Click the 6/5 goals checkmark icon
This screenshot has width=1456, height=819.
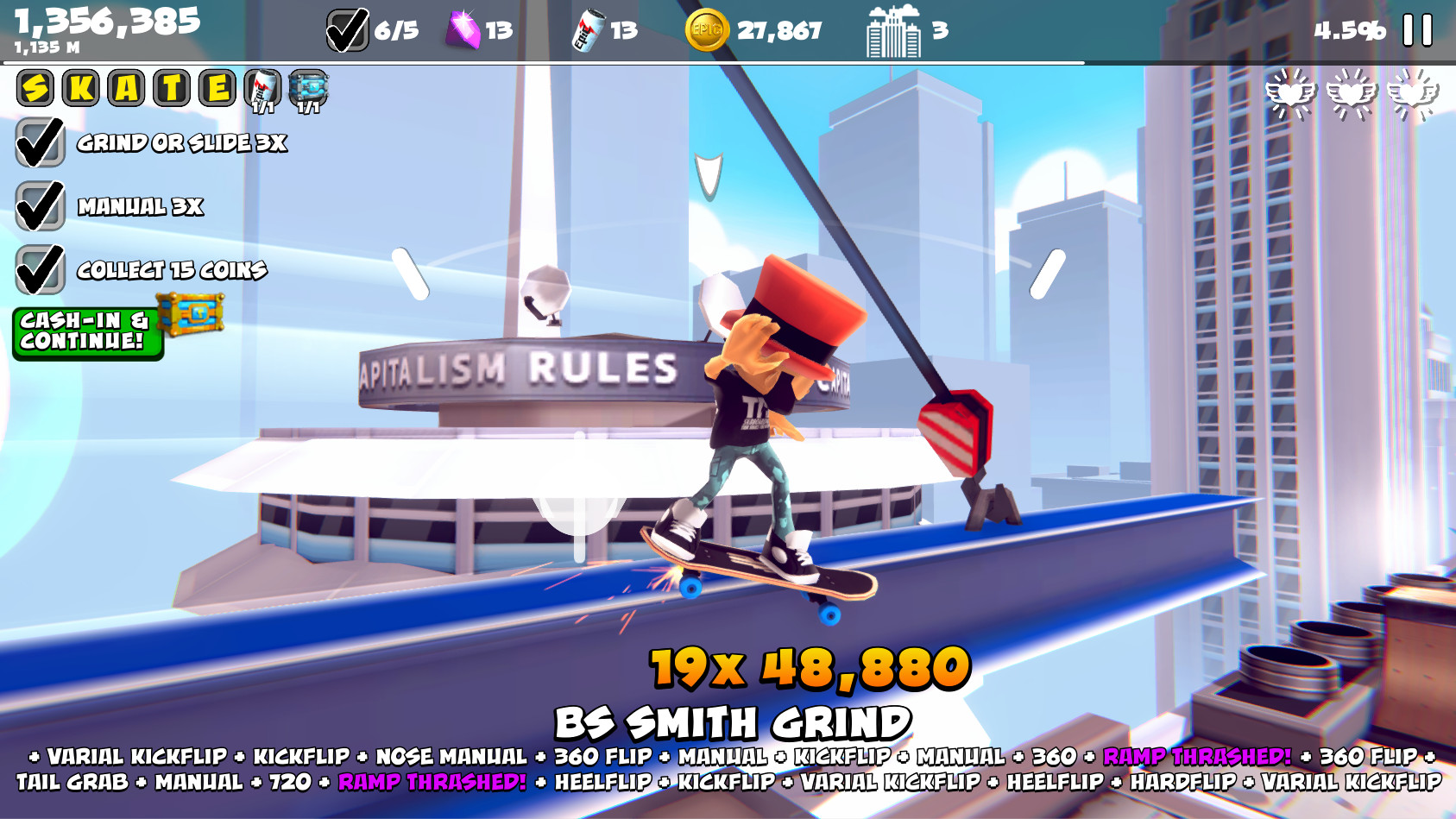pos(346,28)
